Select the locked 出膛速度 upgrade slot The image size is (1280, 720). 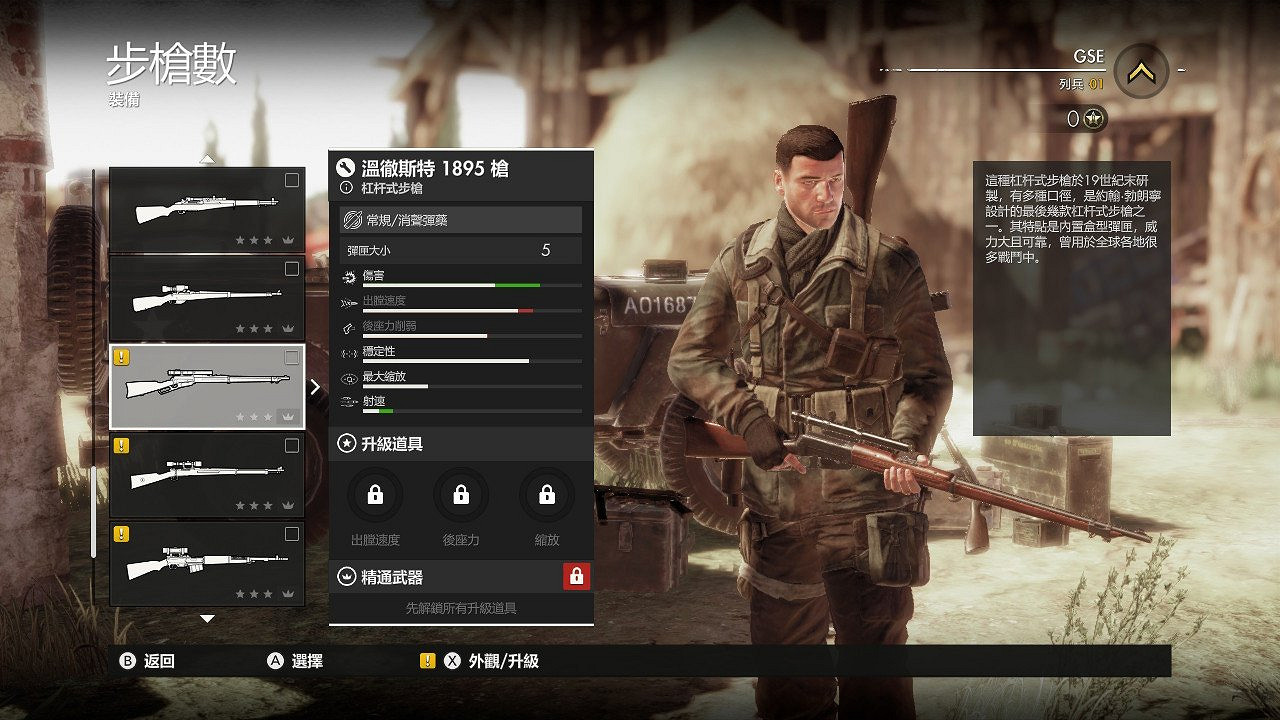[x=375, y=495]
